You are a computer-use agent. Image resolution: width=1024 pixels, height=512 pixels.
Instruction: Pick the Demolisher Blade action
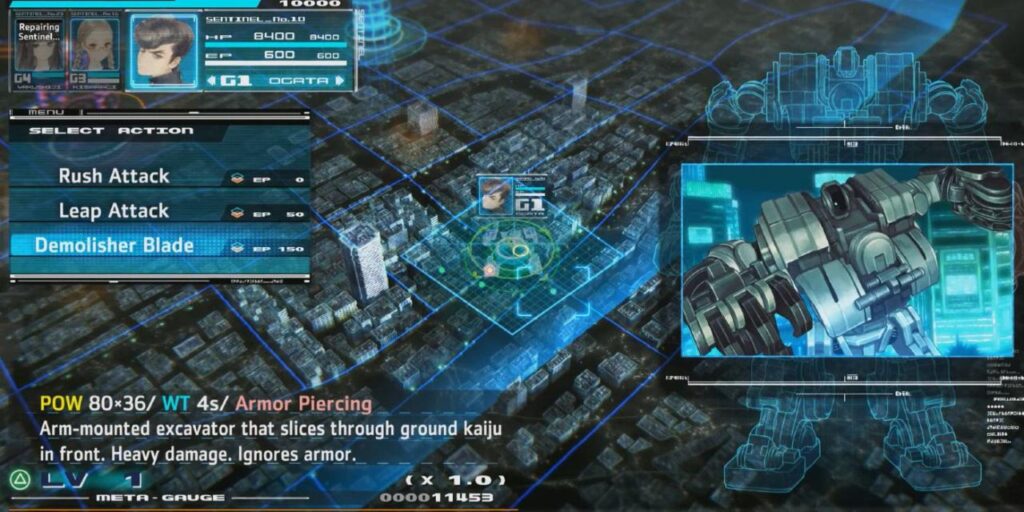coord(114,245)
